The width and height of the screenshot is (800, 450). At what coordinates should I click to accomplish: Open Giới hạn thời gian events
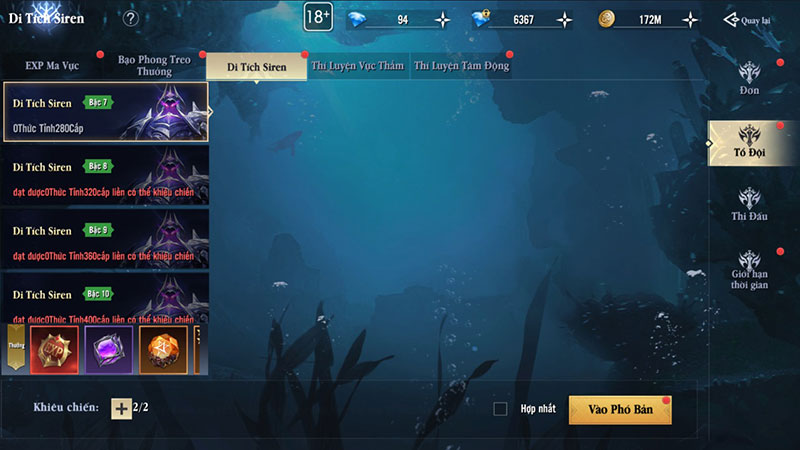(750, 269)
